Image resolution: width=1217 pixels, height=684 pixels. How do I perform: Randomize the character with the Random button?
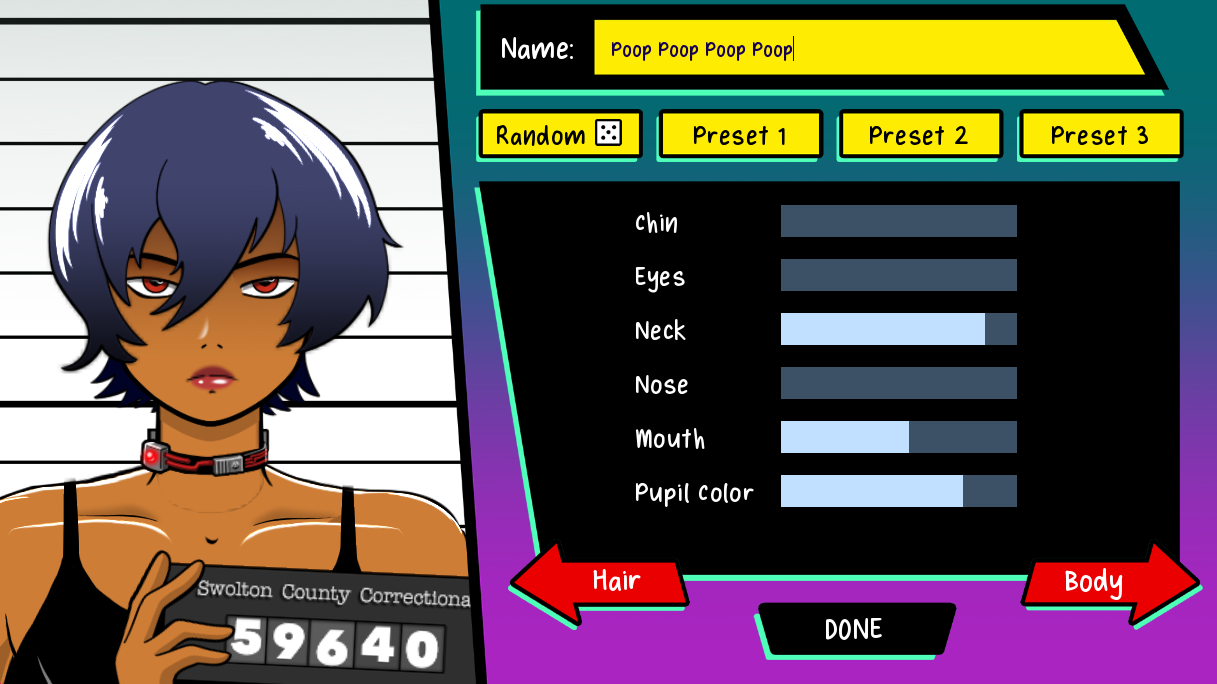(x=558, y=135)
